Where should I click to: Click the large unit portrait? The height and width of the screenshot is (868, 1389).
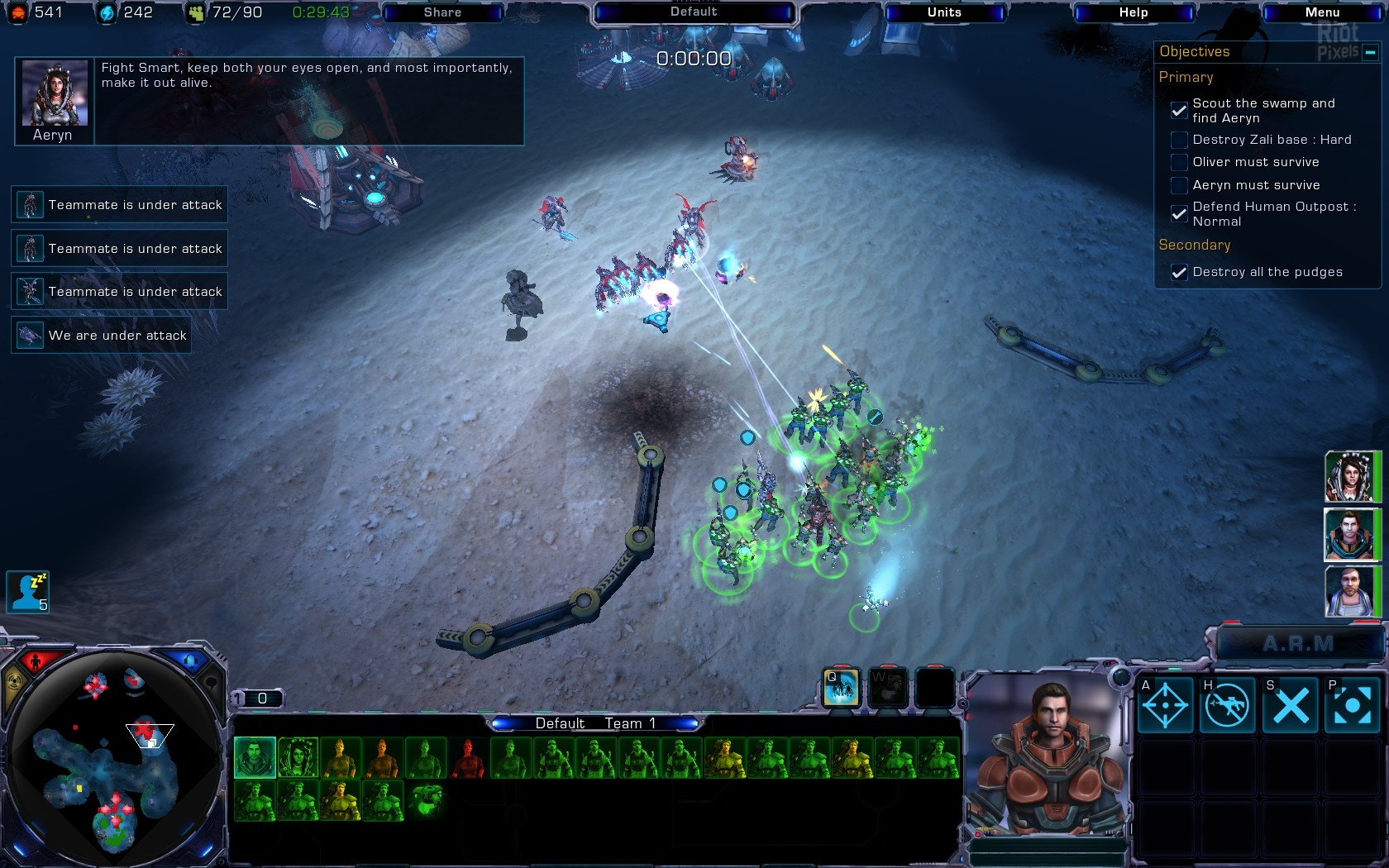coord(1045,756)
